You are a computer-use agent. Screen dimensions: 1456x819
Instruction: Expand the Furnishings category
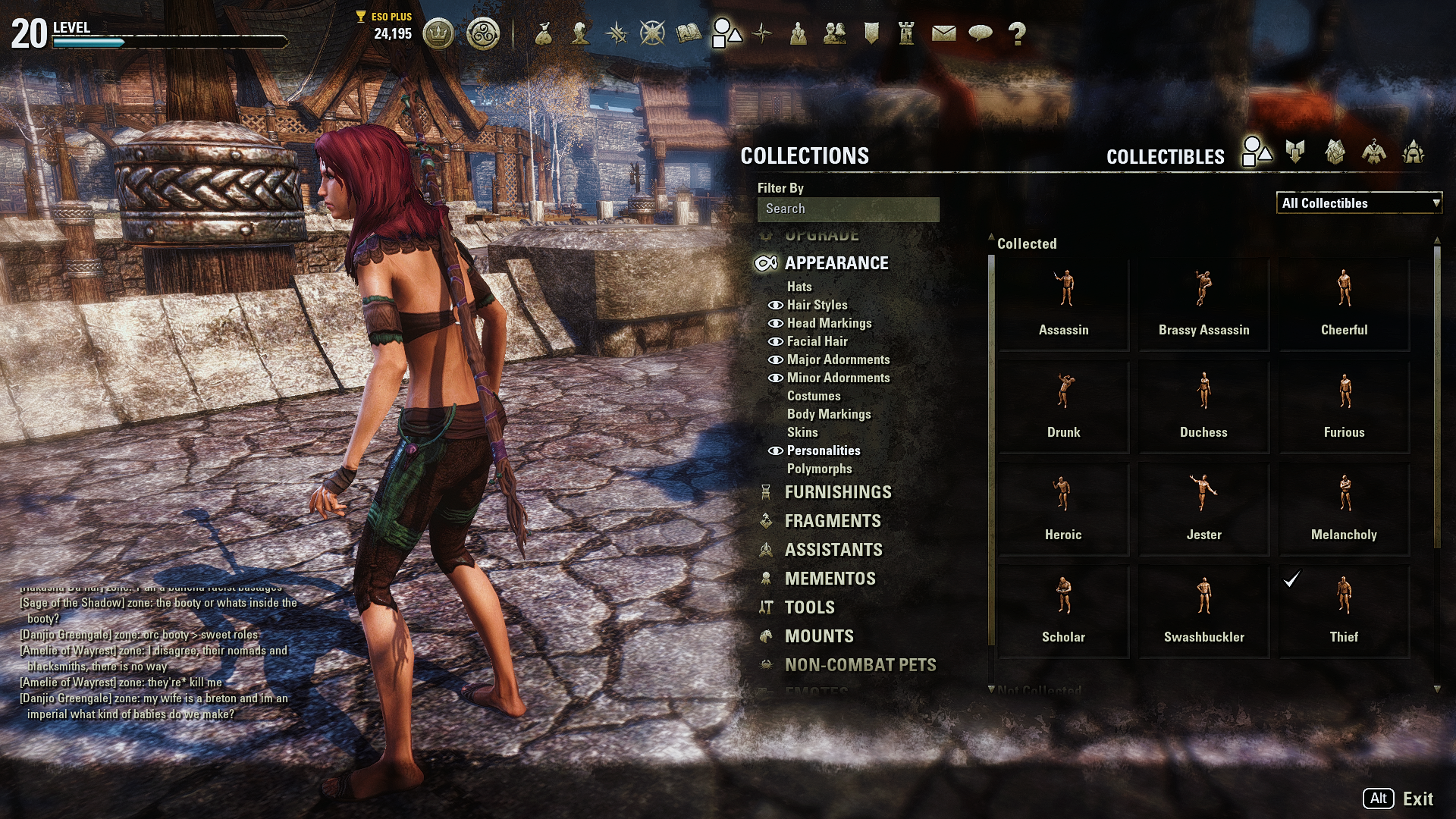[838, 492]
